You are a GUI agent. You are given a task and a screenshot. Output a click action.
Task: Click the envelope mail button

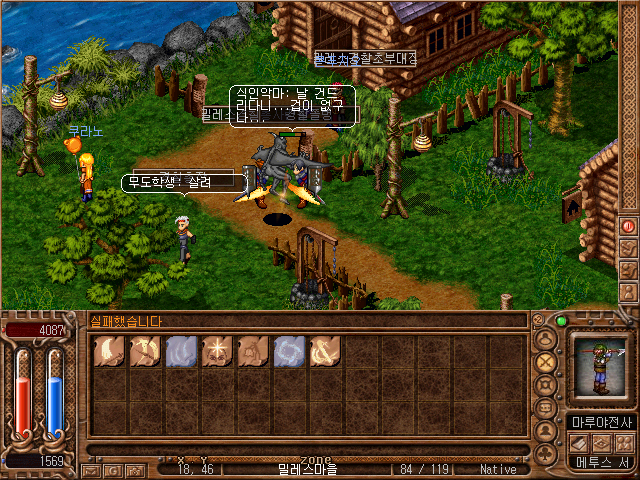(x=88, y=470)
